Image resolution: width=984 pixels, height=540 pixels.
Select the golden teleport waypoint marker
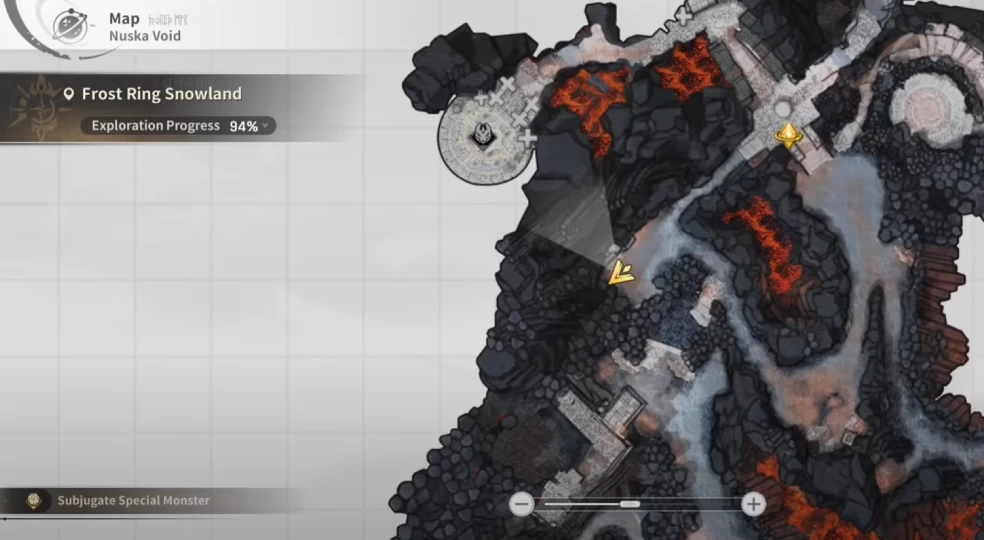click(790, 135)
